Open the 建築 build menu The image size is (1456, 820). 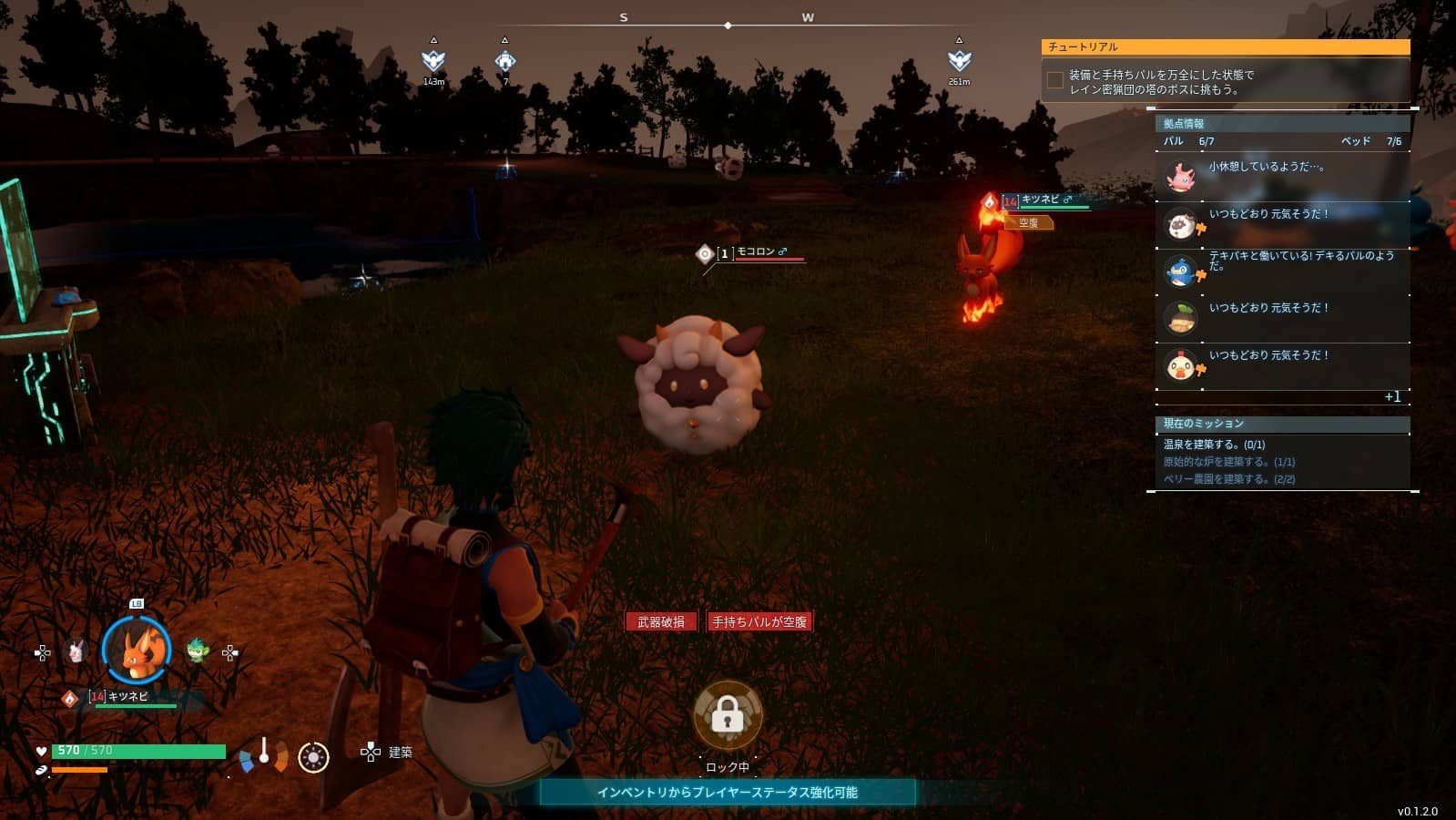click(x=389, y=752)
